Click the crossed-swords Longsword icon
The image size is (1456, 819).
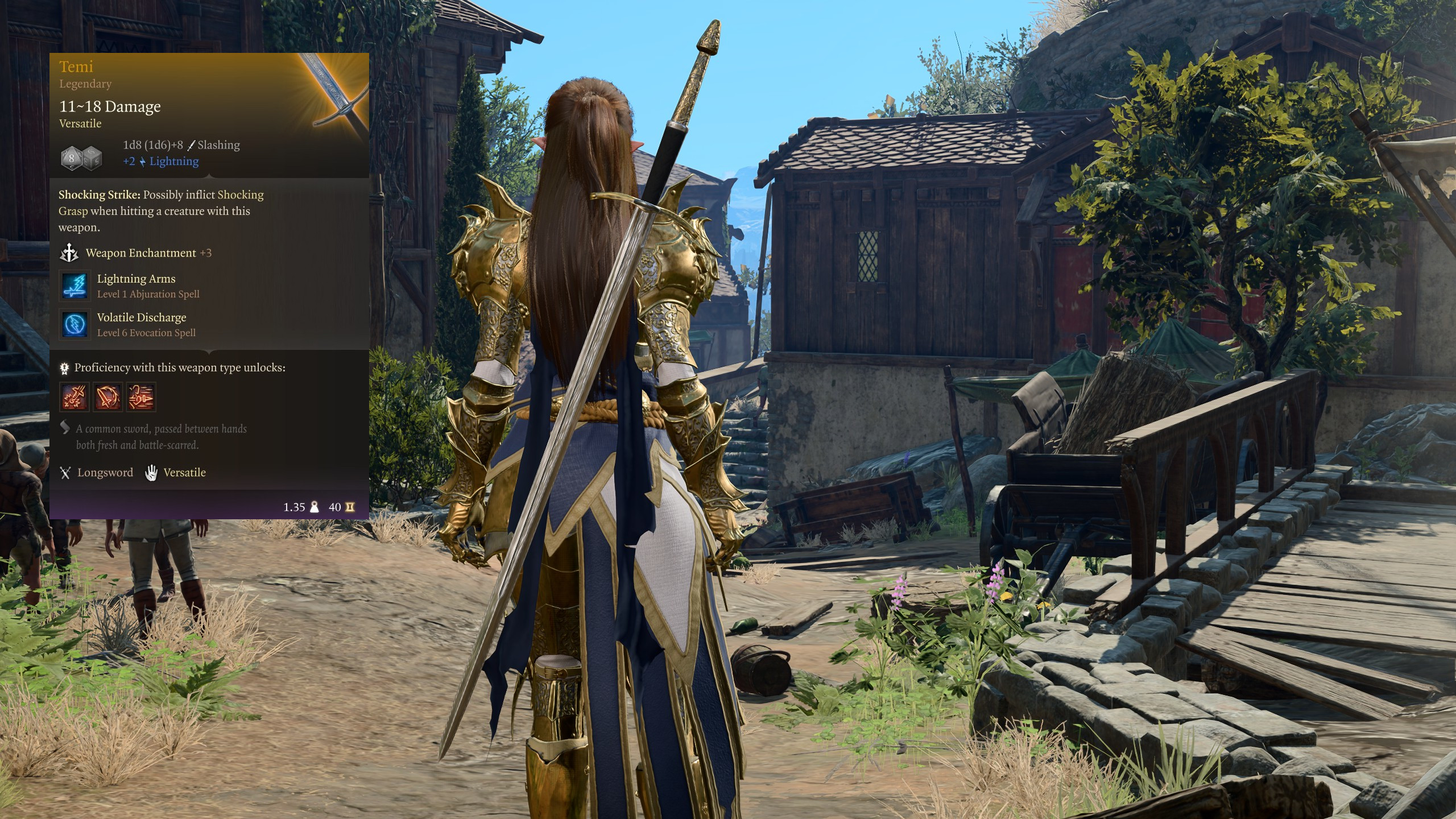coord(65,473)
